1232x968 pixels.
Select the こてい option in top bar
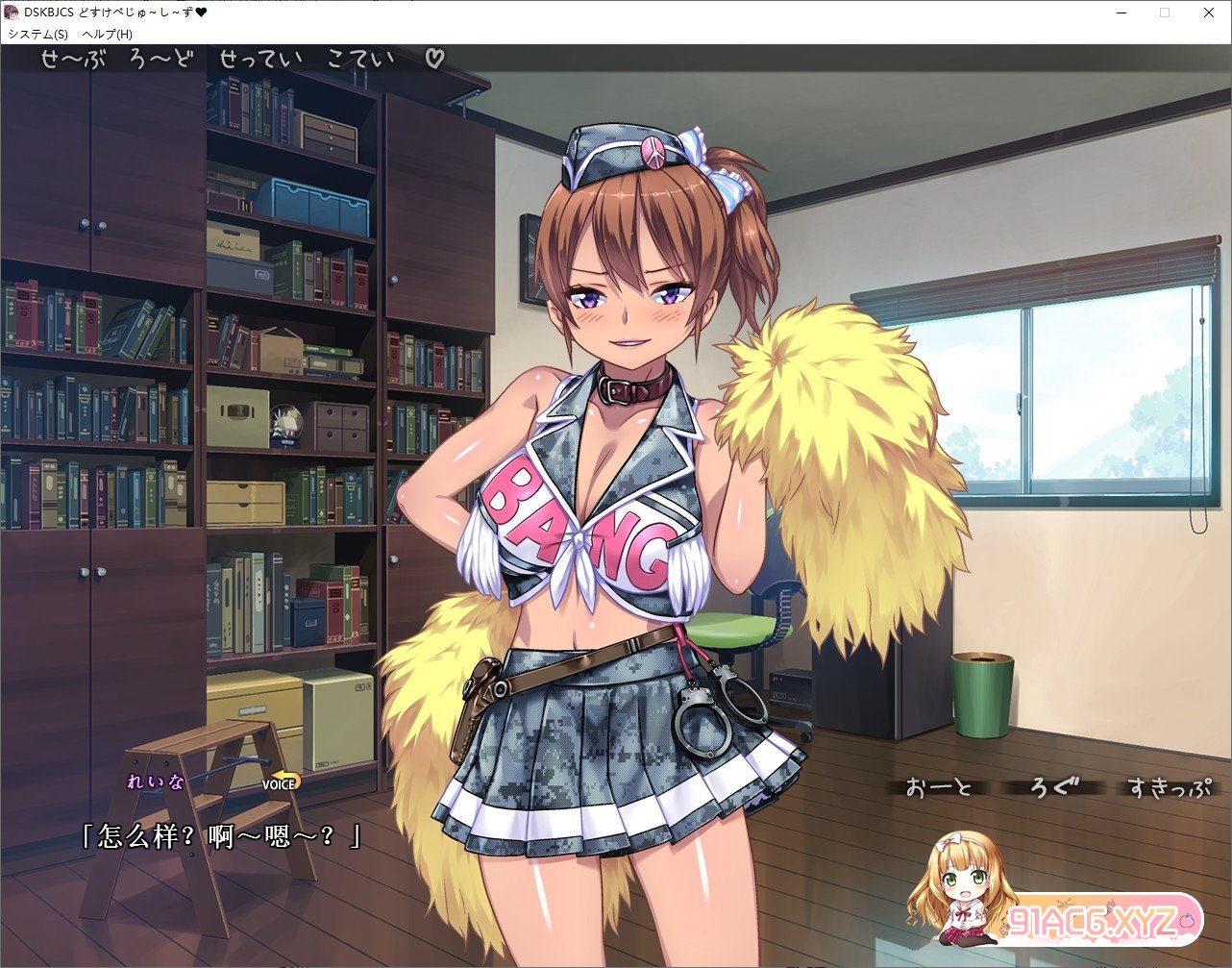coord(360,59)
